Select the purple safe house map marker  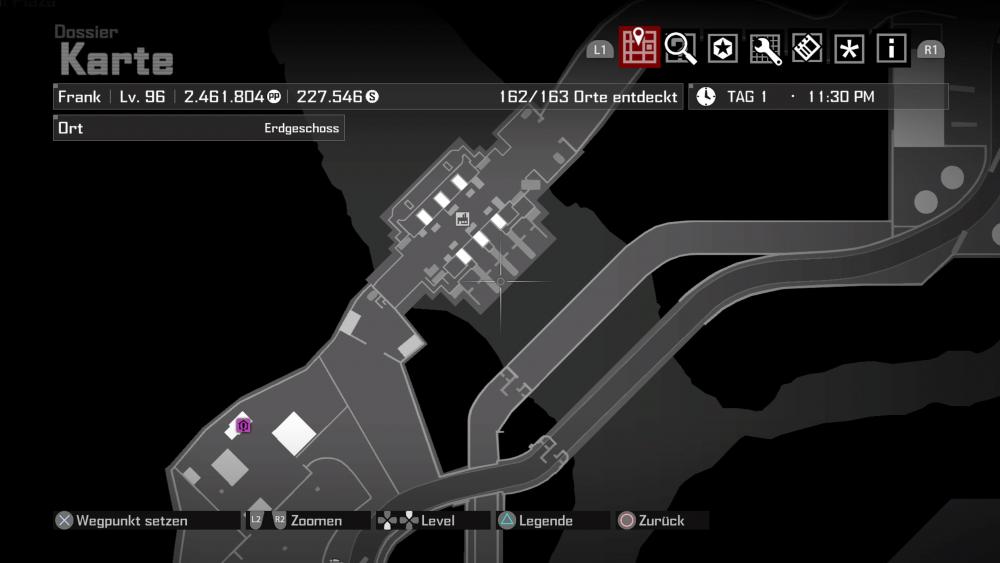point(243,426)
